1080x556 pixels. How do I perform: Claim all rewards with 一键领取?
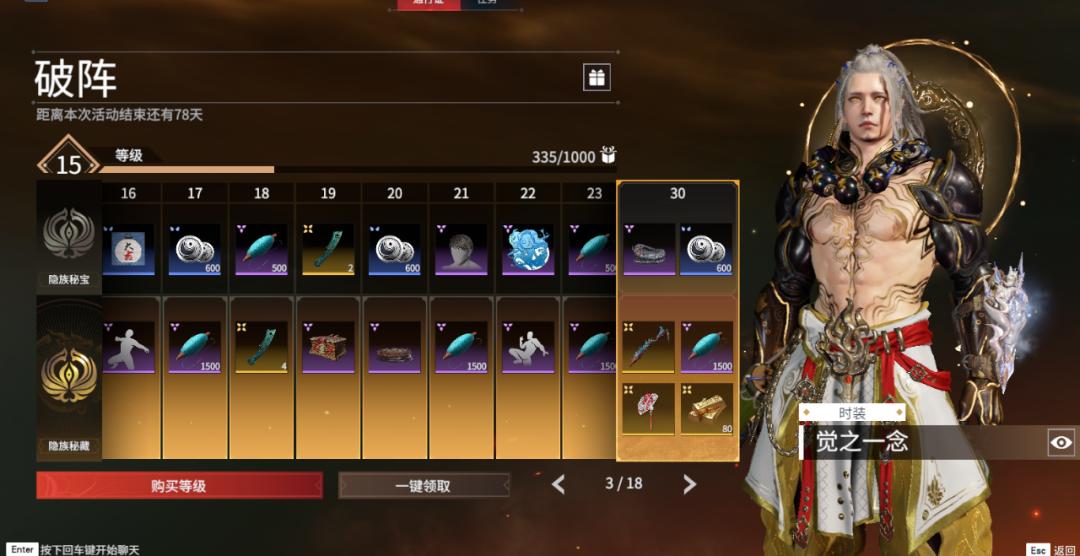pyautogui.click(x=423, y=486)
